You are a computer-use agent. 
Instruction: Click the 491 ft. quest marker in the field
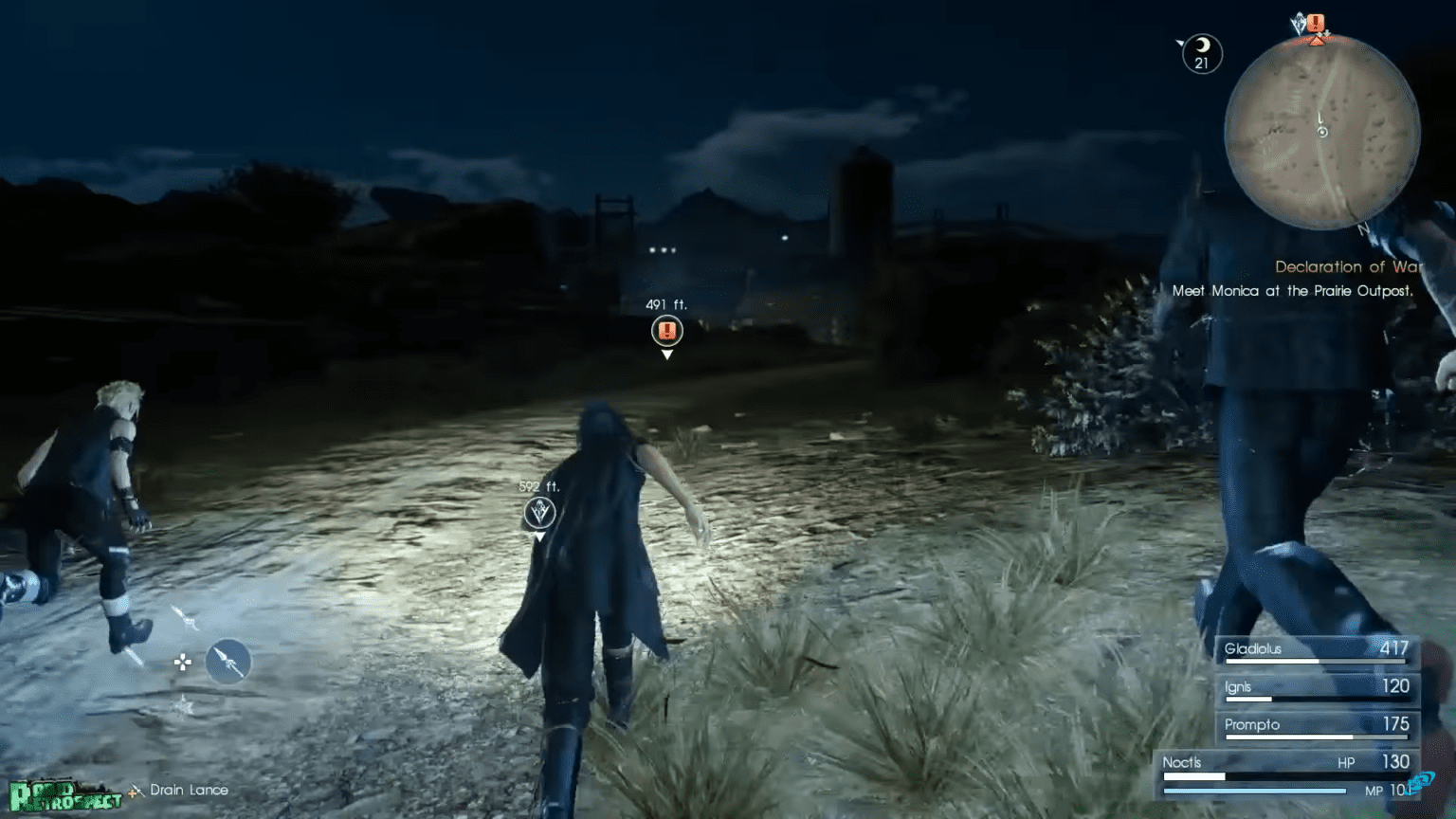click(x=666, y=332)
